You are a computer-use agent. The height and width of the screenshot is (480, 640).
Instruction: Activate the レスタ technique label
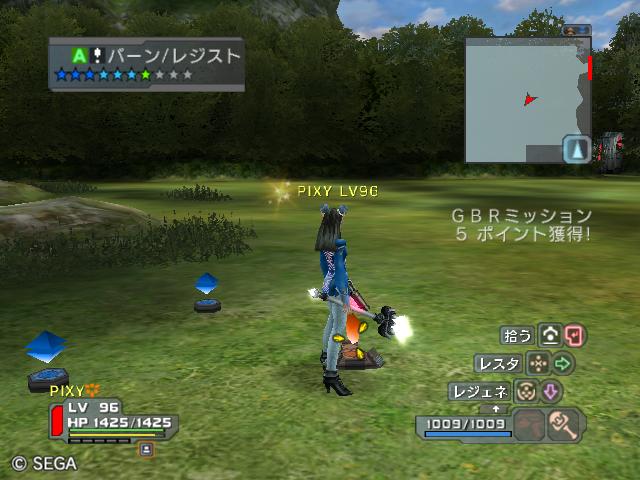(x=498, y=363)
